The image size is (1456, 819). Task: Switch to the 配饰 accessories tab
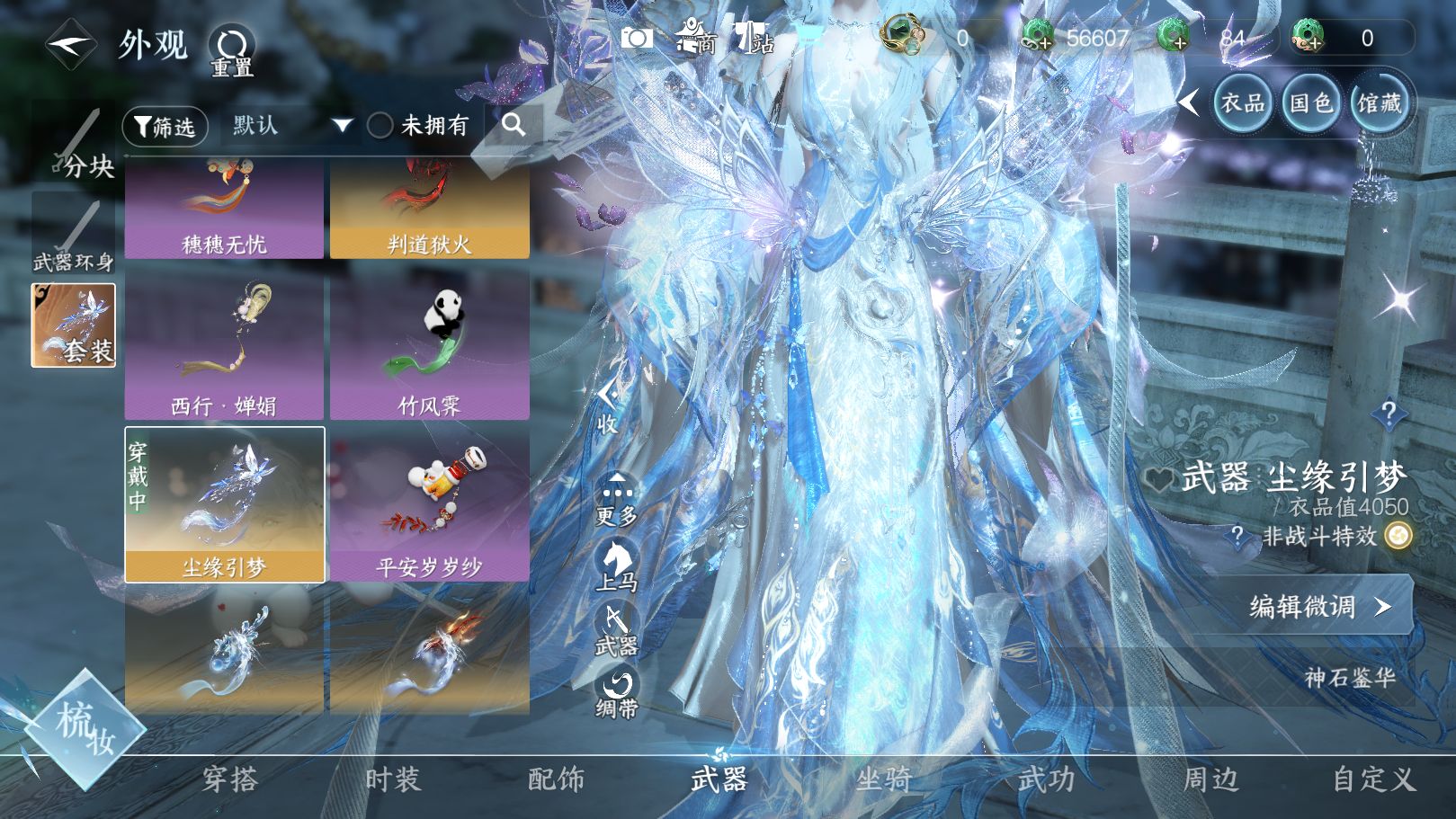point(556,779)
